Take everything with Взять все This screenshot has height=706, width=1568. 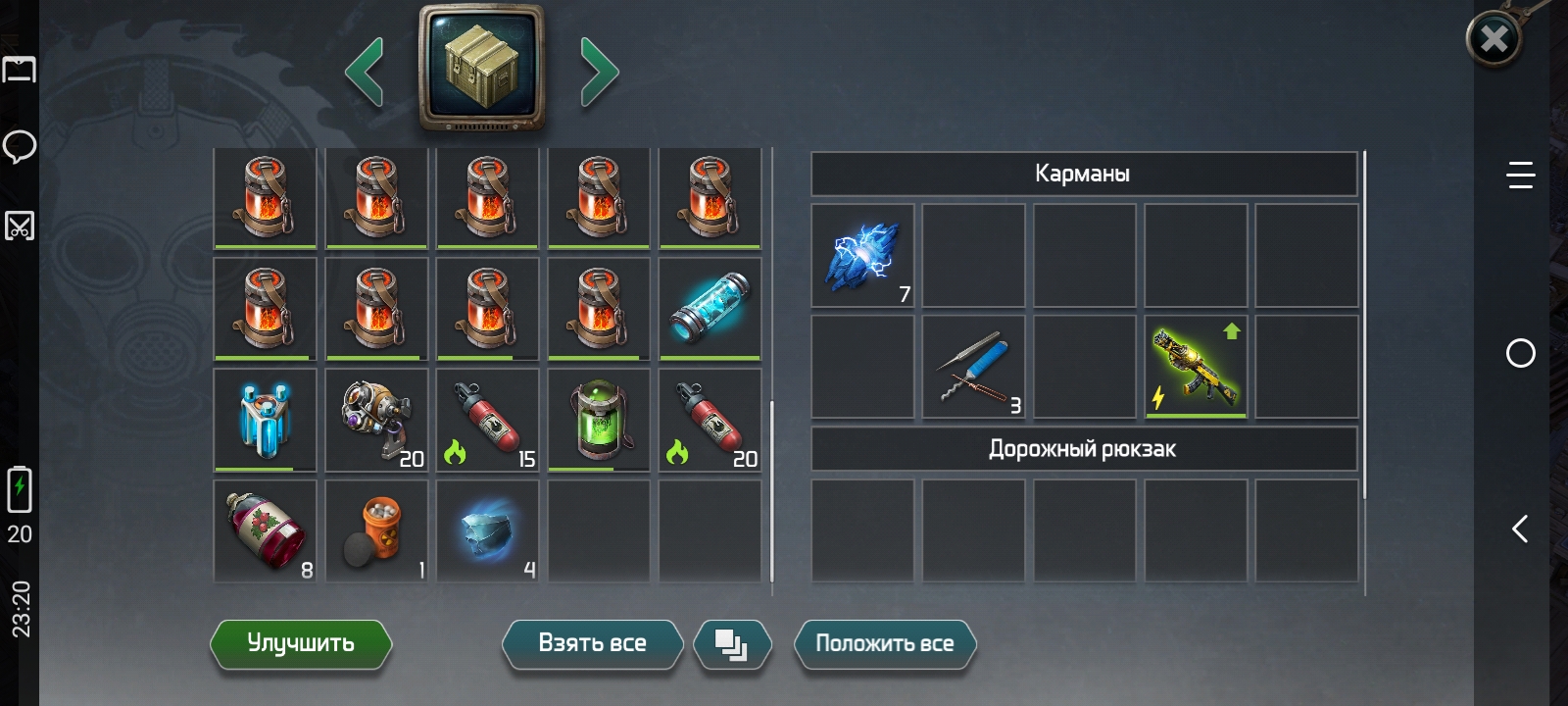click(x=592, y=644)
